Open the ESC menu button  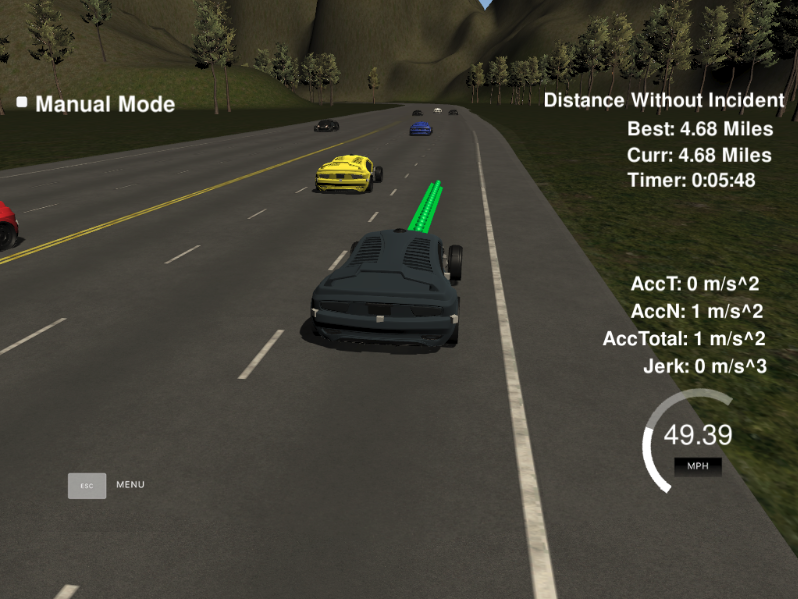point(87,485)
